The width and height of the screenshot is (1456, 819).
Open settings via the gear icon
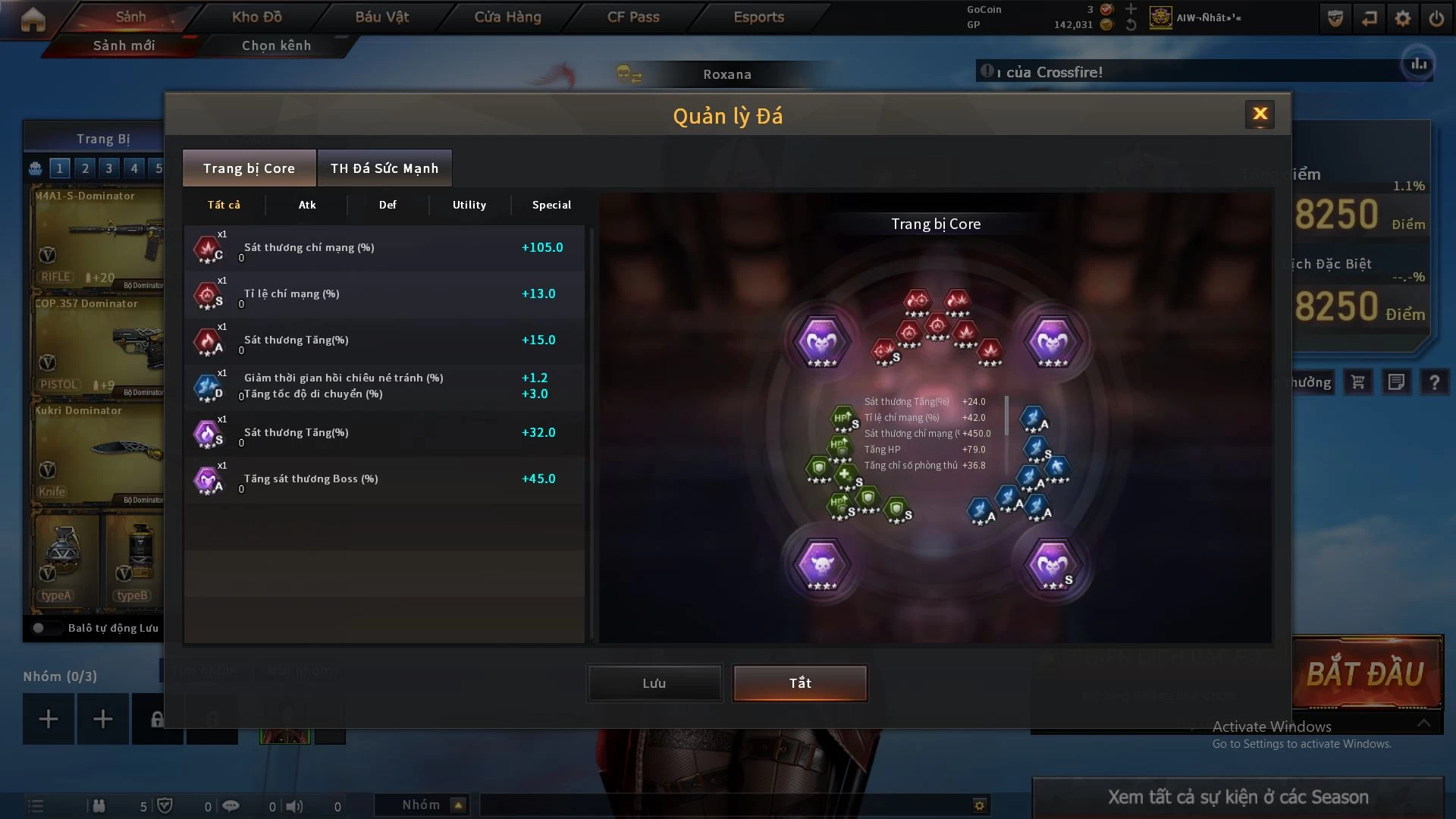pyautogui.click(x=1403, y=18)
